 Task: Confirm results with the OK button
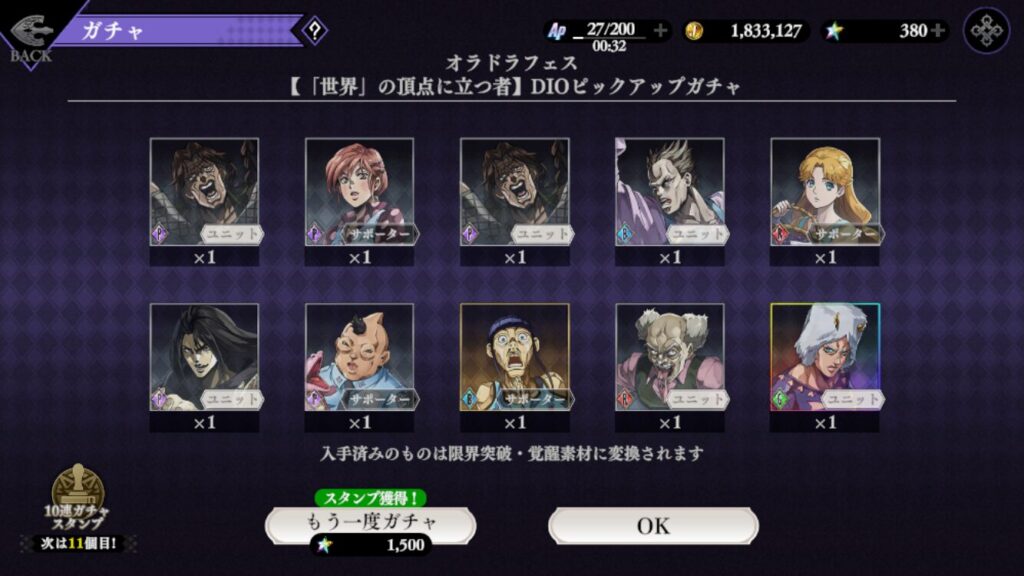click(652, 525)
